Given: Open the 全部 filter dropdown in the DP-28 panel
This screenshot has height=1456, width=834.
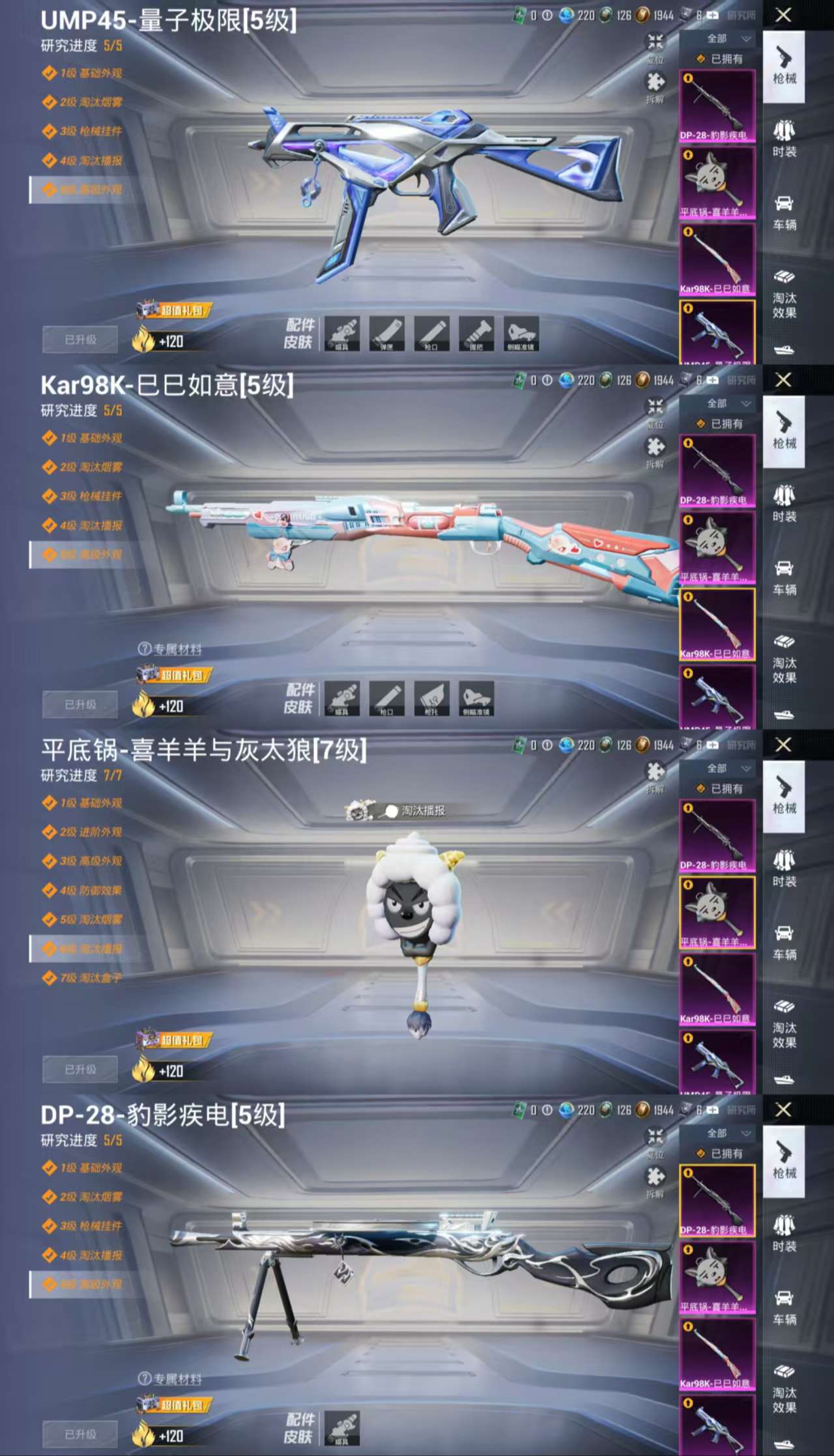Looking at the screenshot, I should [728, 1134].
